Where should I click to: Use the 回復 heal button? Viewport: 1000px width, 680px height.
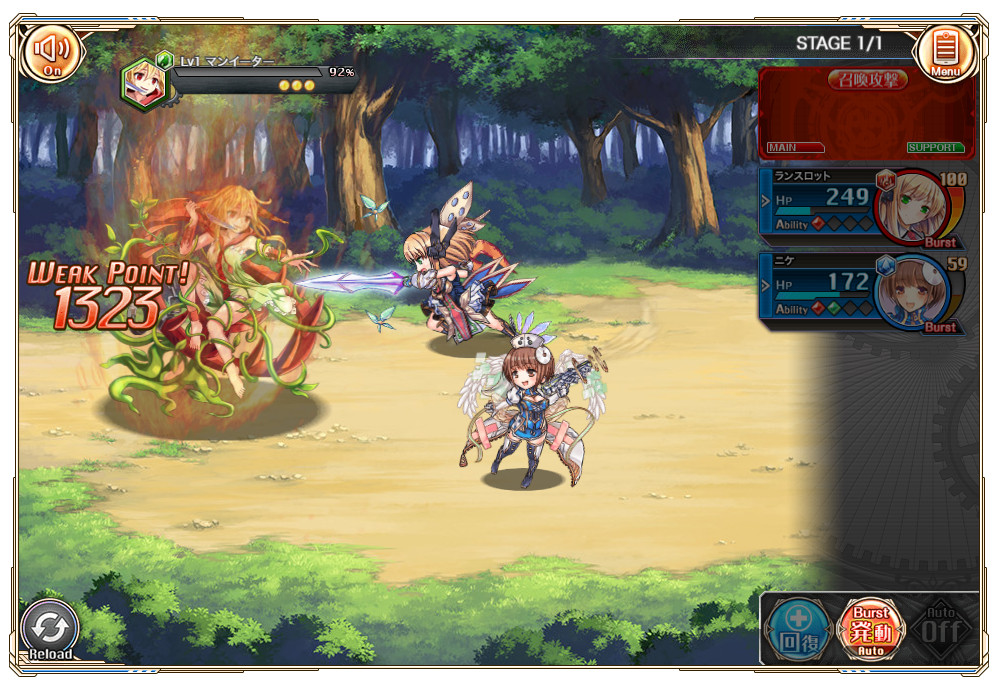point(797,630)
